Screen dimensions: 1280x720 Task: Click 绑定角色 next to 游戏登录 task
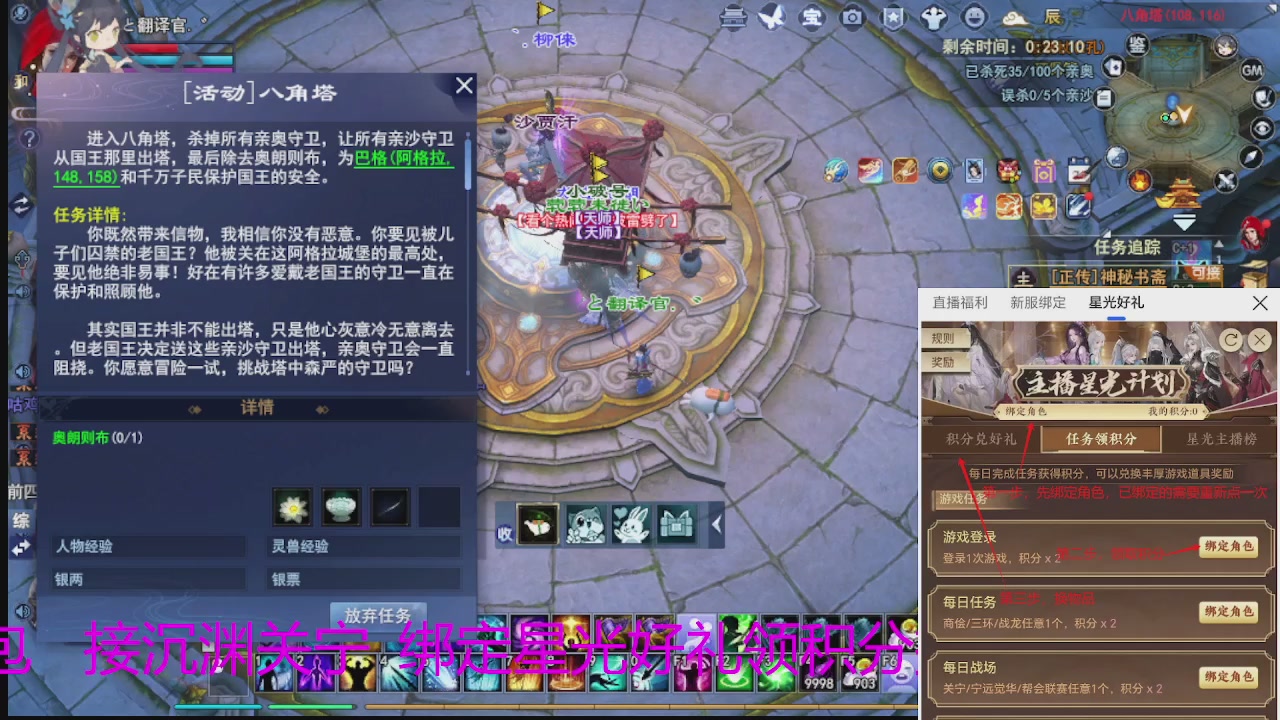[x=1228, y=548]
